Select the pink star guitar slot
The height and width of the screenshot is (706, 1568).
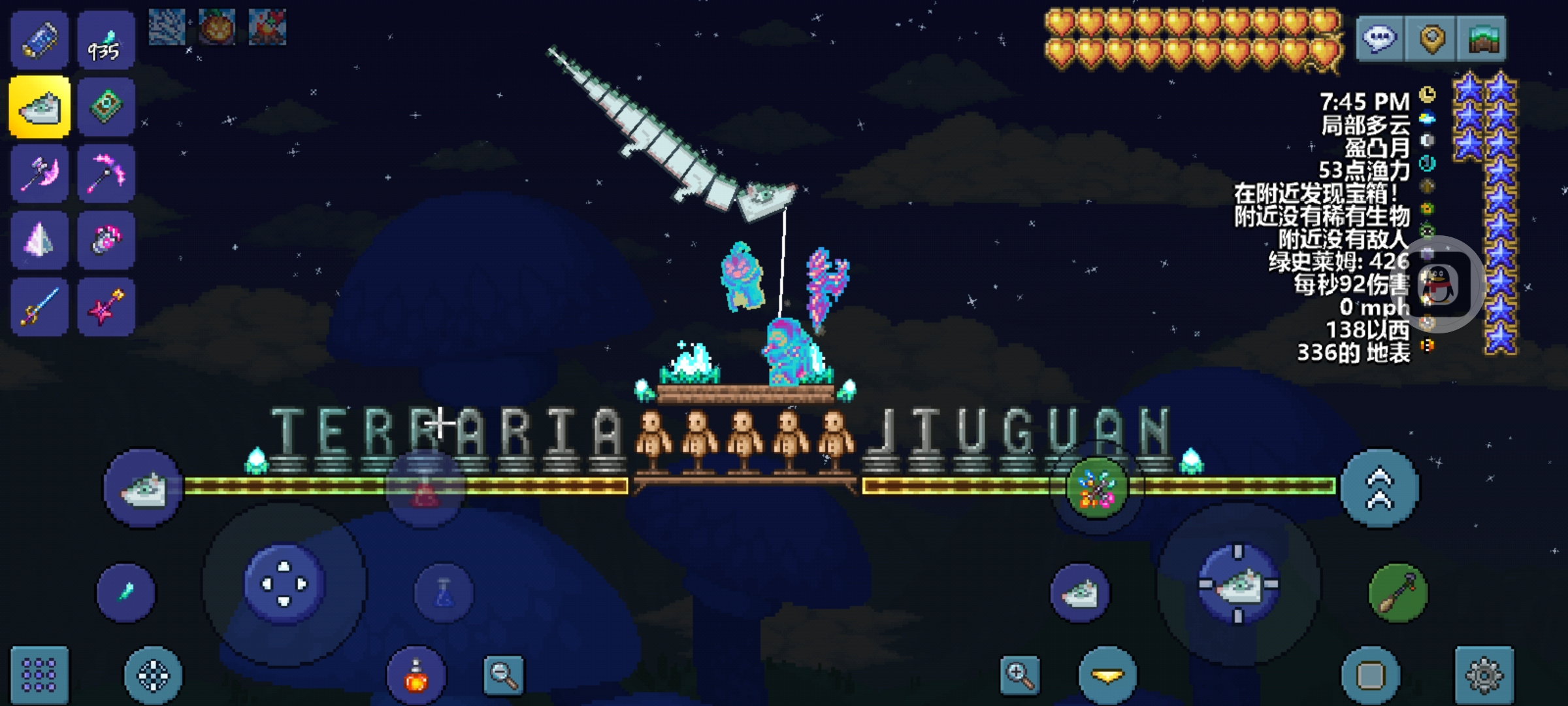click(x=106, y=307)
